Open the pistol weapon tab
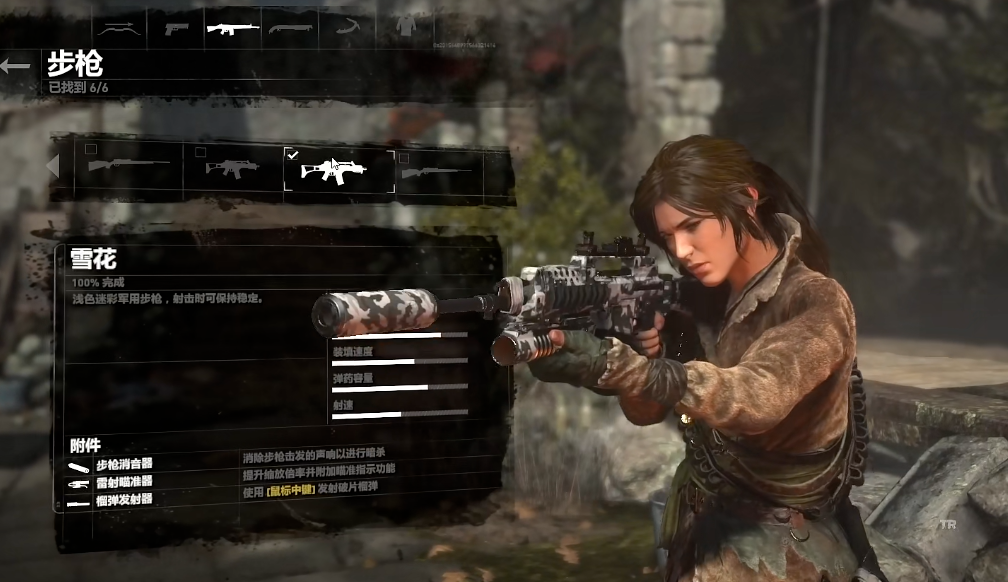 click(176, 27)
